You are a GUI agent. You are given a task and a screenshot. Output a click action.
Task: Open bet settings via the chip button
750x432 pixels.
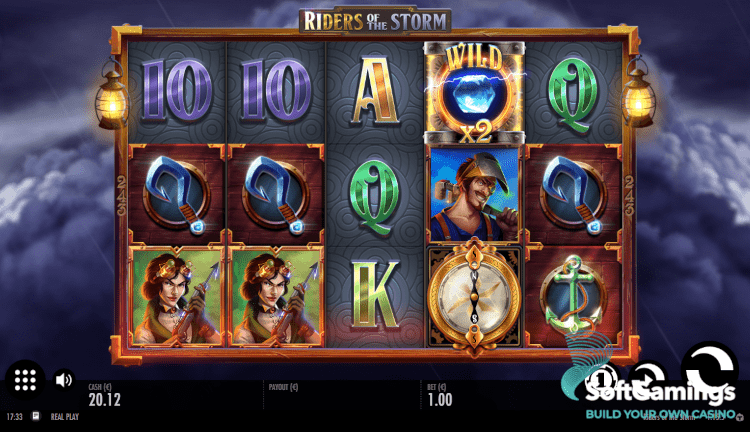pos(603,378)
